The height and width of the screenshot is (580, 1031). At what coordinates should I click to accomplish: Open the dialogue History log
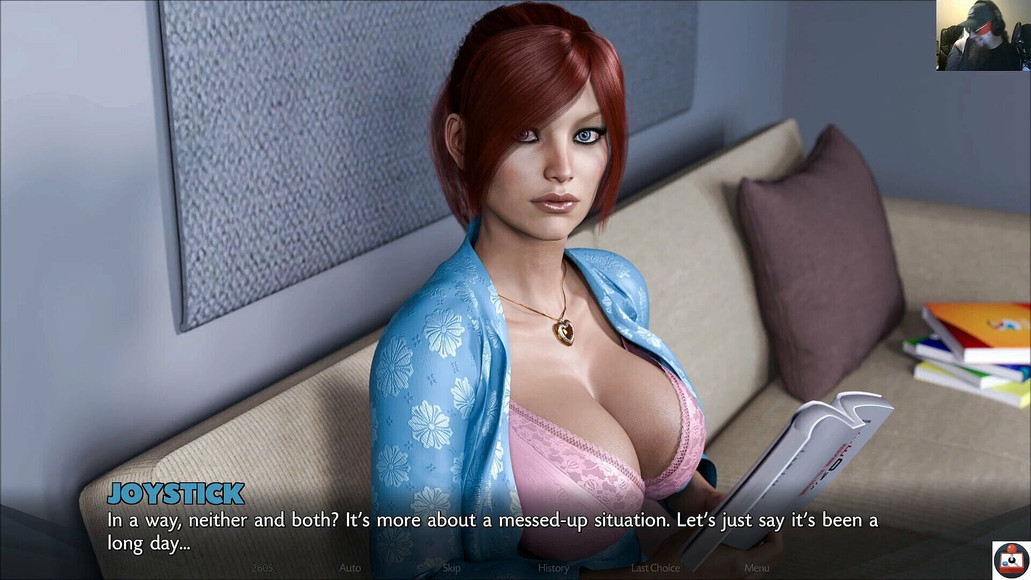(553, 568)
